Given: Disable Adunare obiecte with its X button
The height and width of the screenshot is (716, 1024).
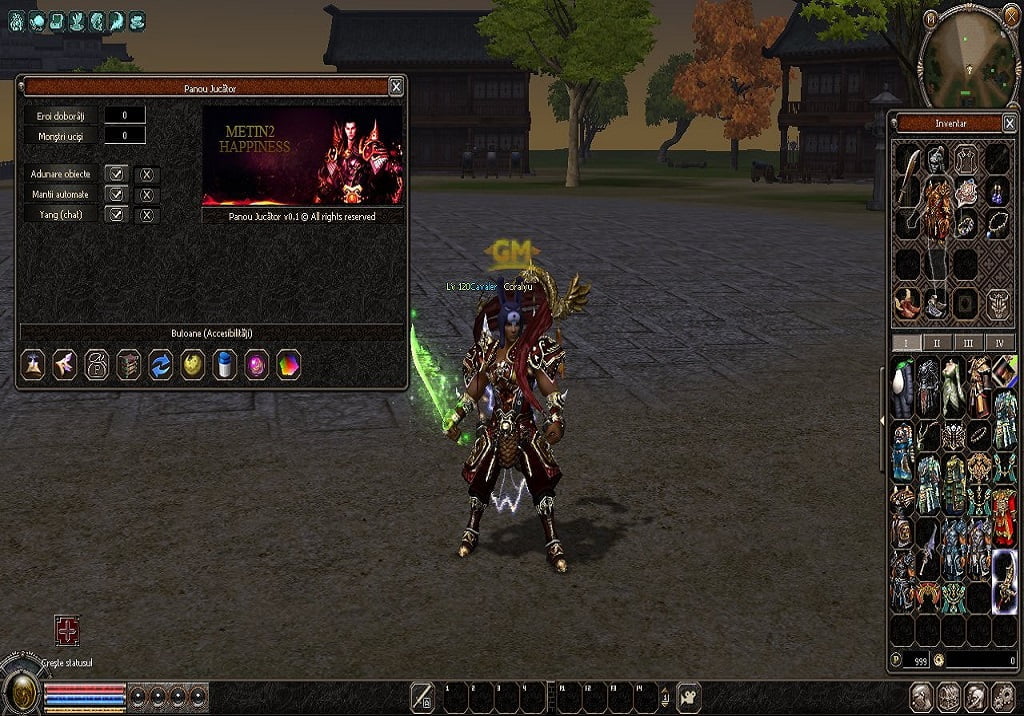Looking at the screenshot, I should 147,175.
